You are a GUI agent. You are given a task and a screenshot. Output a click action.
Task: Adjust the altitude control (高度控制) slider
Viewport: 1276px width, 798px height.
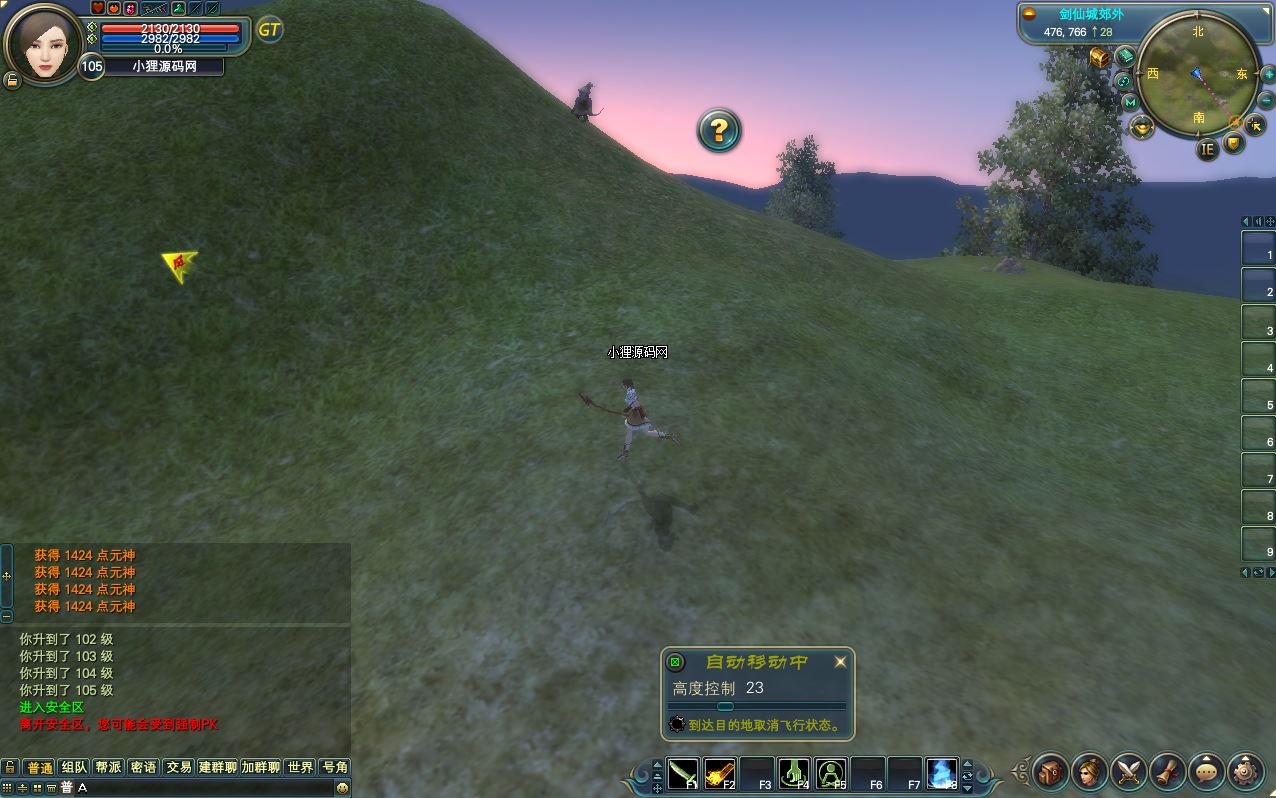click(x=726, y=706)
